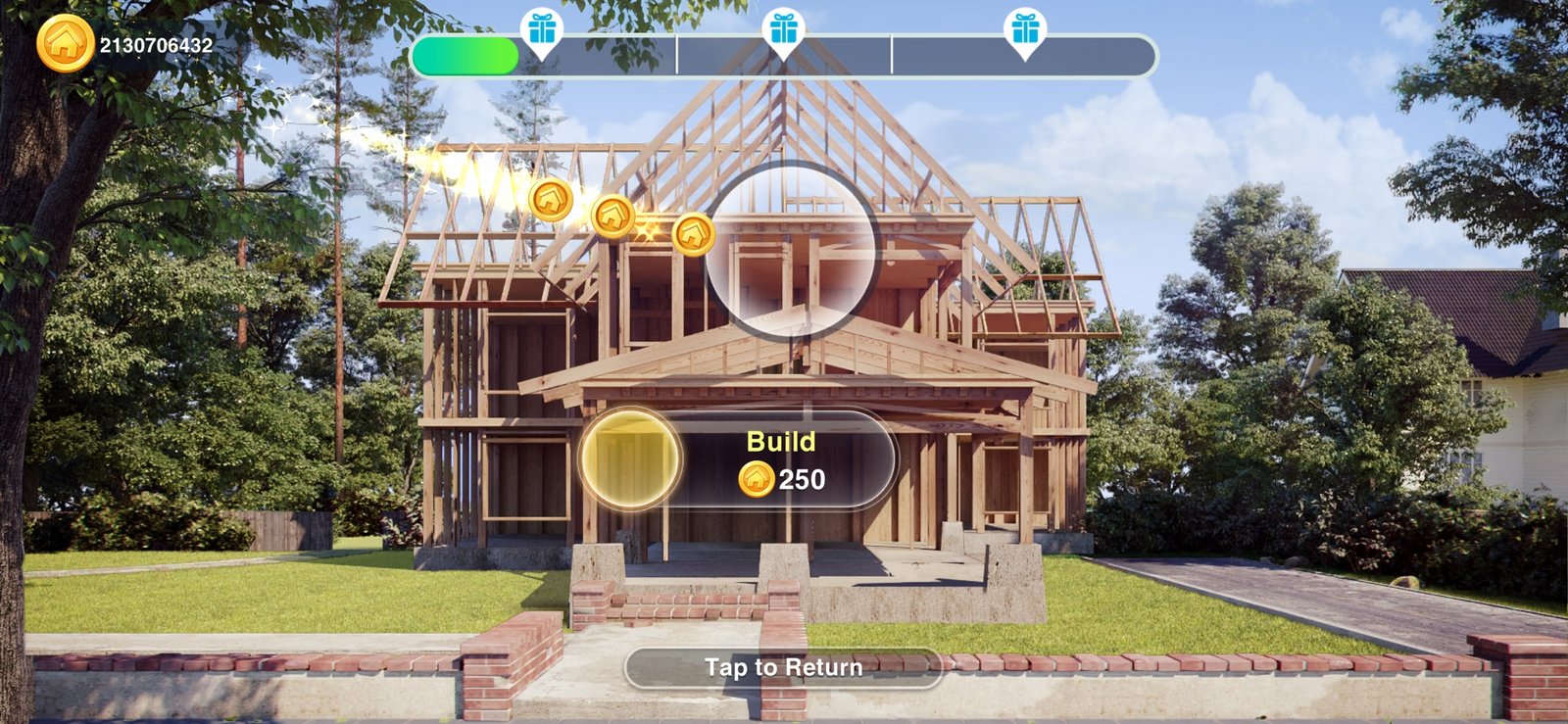
Task: Click Tap to Return button
Action: (783, 668)
